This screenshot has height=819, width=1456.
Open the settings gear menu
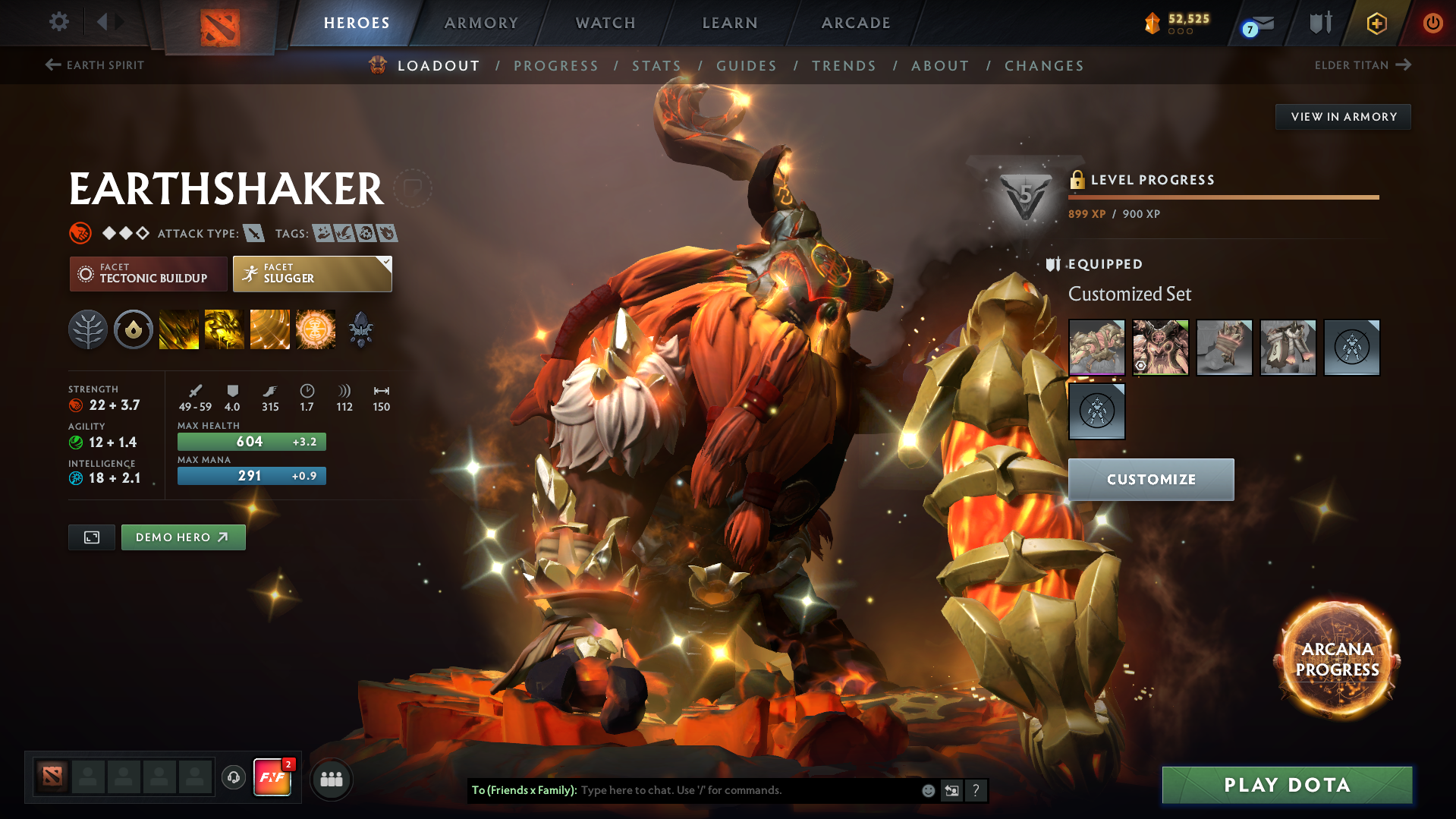click(59, 22)
